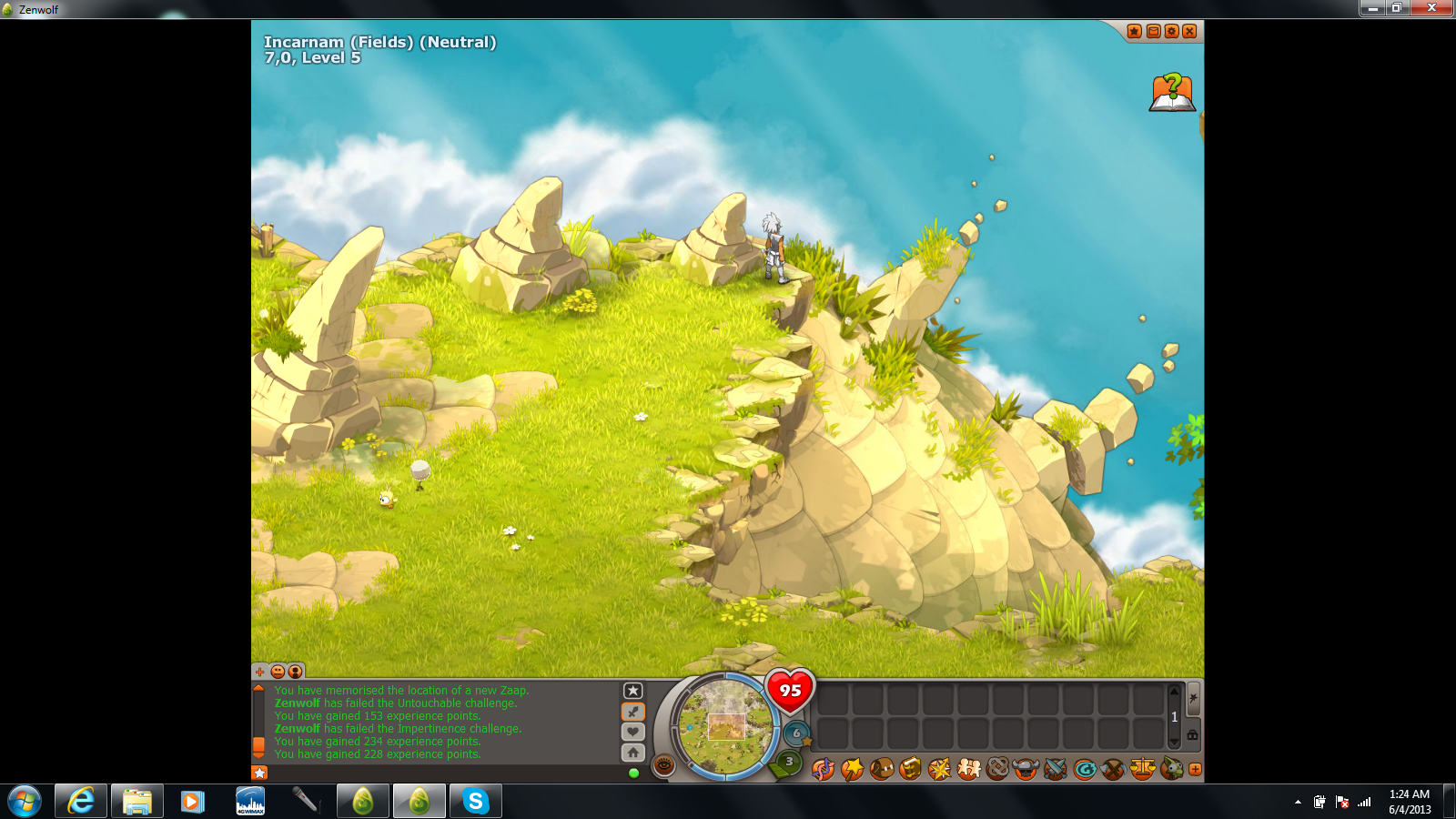Image resolution: width=1456 pixels, height=819 pixels.
Task: Open the smiley emote menu above chat
Action: [x=278, y=672]
